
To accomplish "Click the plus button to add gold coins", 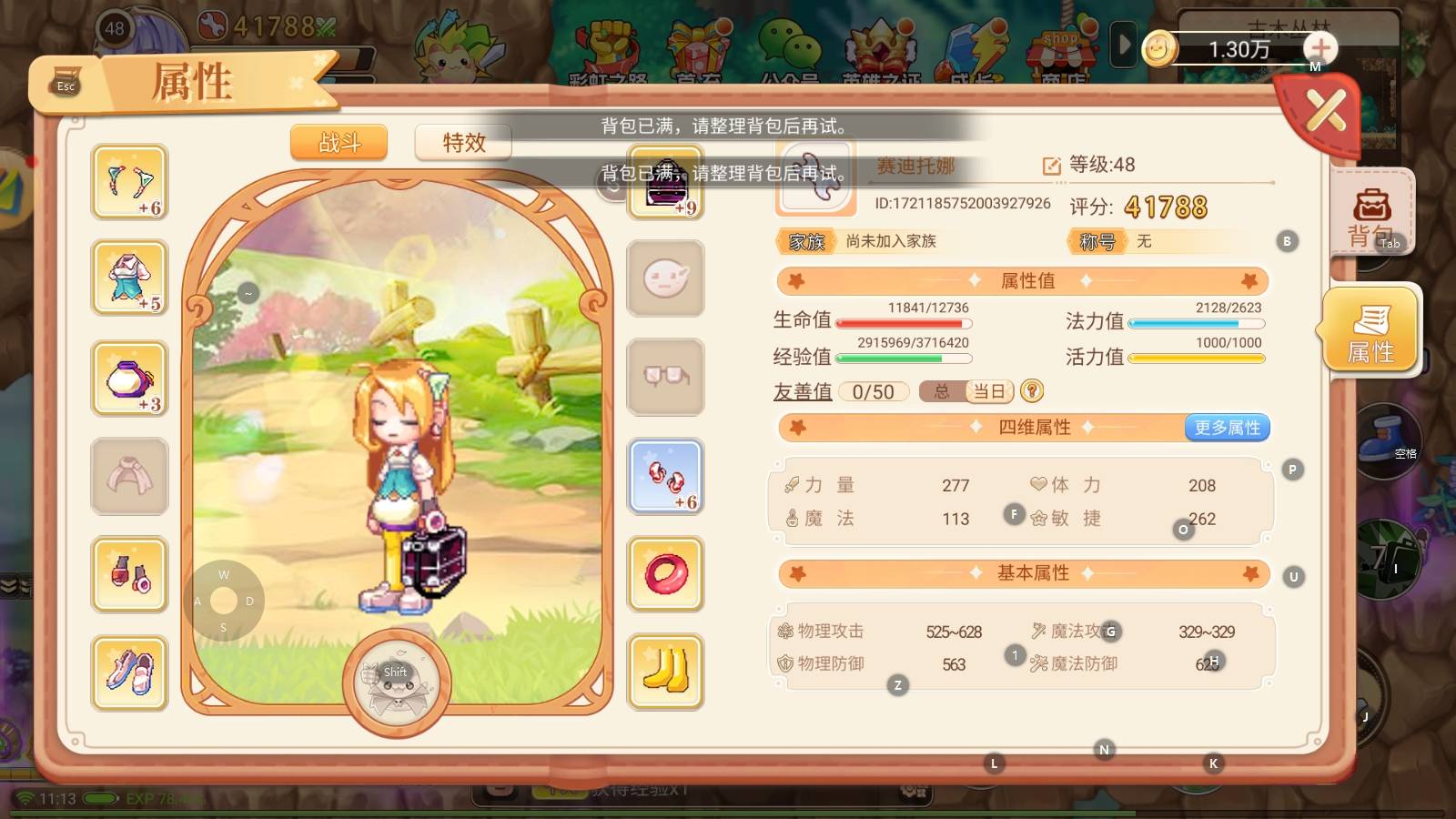I will pos(1319,48).
